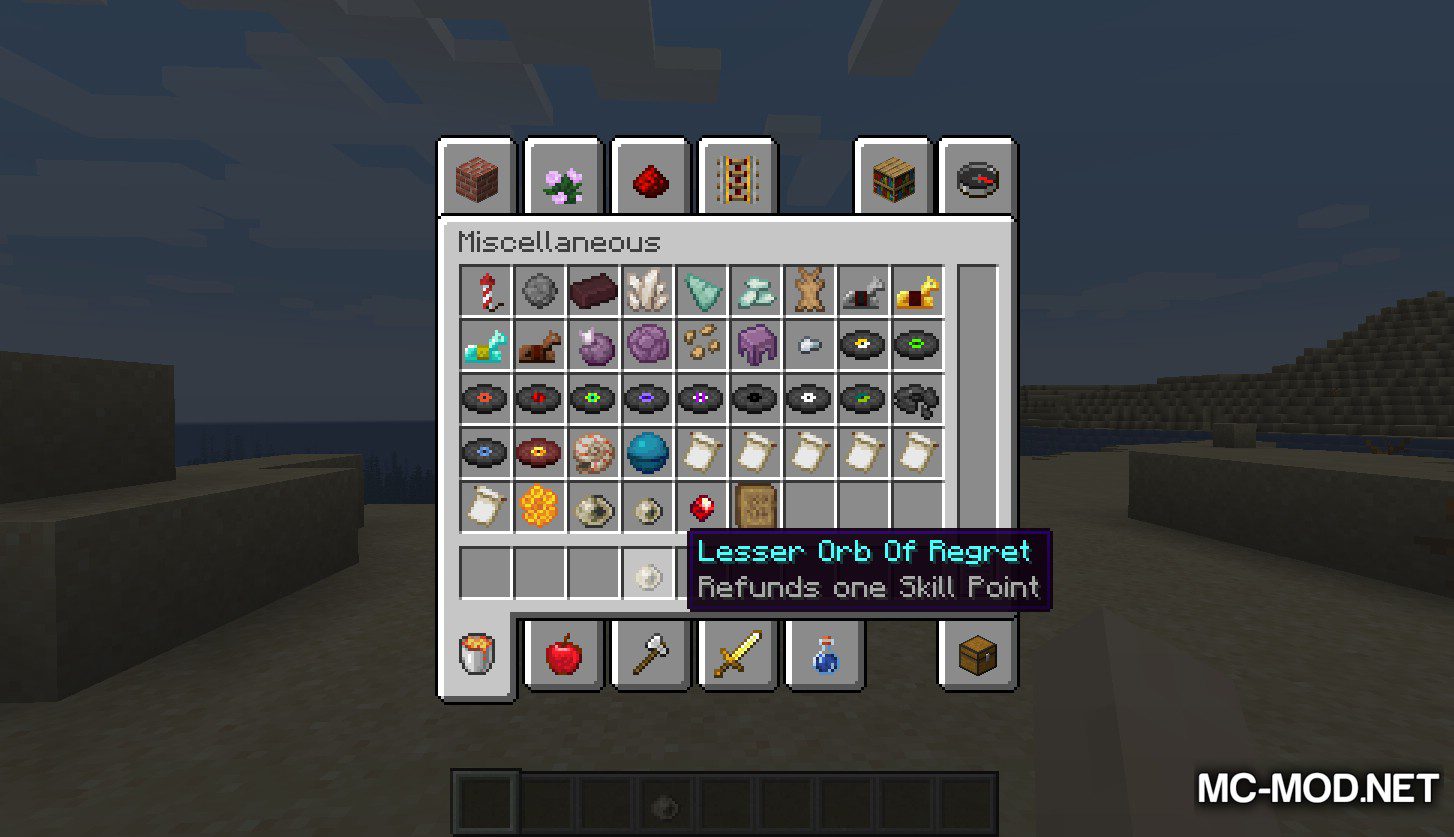Switch to the compass Search tab
Image resolution: width=1454 pixels, height=837 pixels.
click(978, 179)
